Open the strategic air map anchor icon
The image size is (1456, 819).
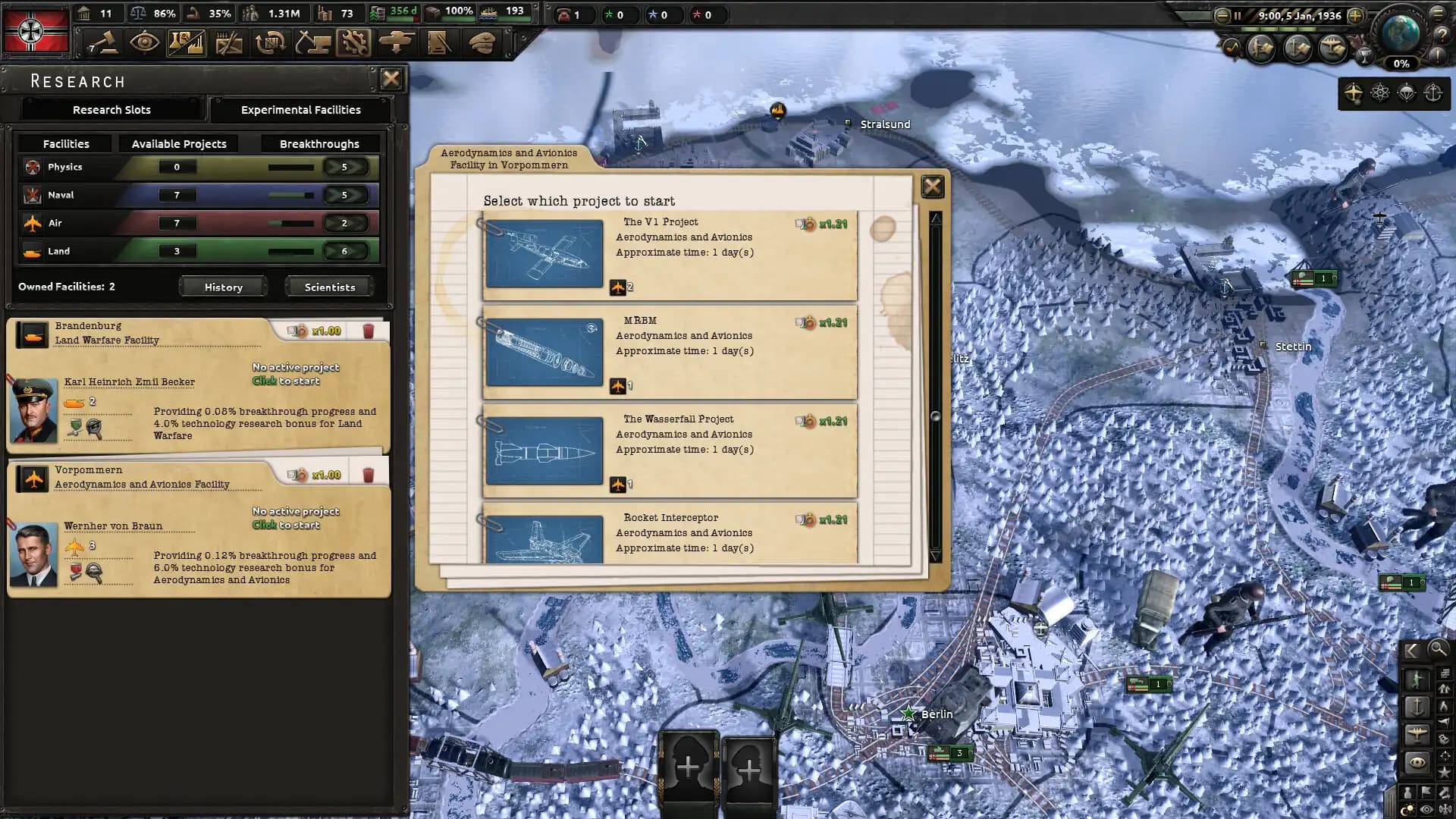[1431, 93]
